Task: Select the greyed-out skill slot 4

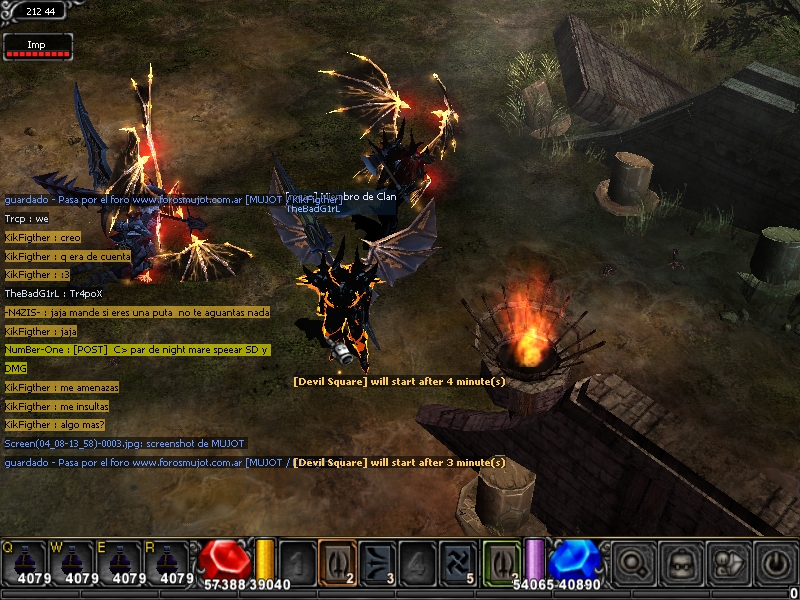Action: pos(417,561)
